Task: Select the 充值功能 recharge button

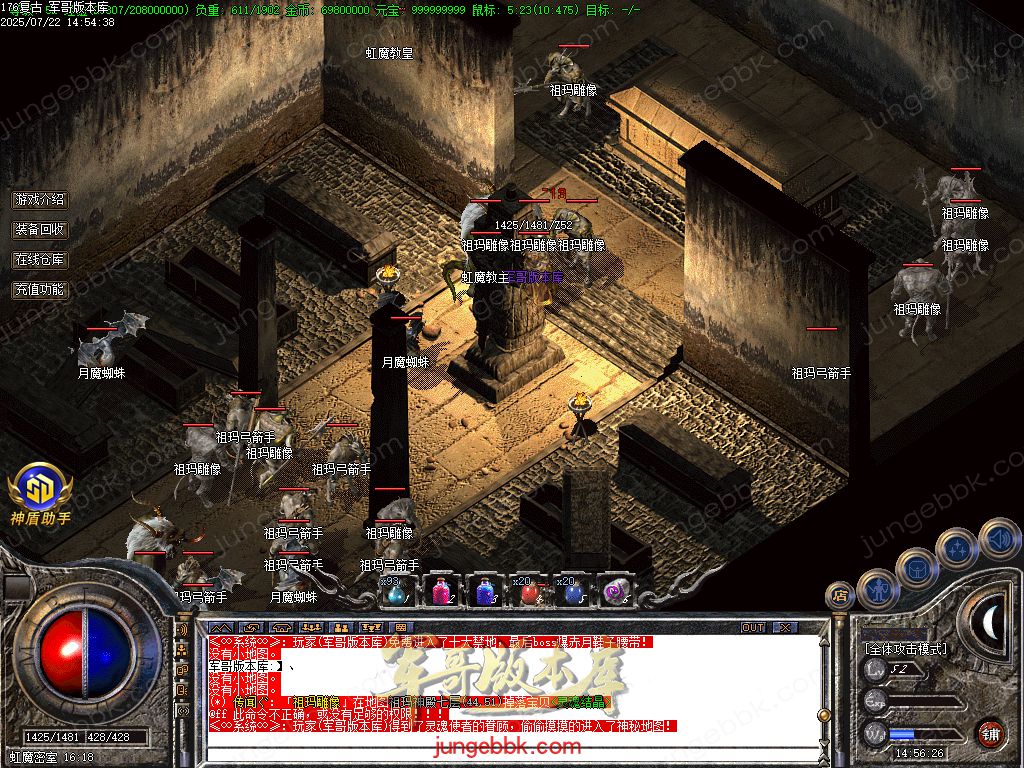Action: (x=40, y=289)
